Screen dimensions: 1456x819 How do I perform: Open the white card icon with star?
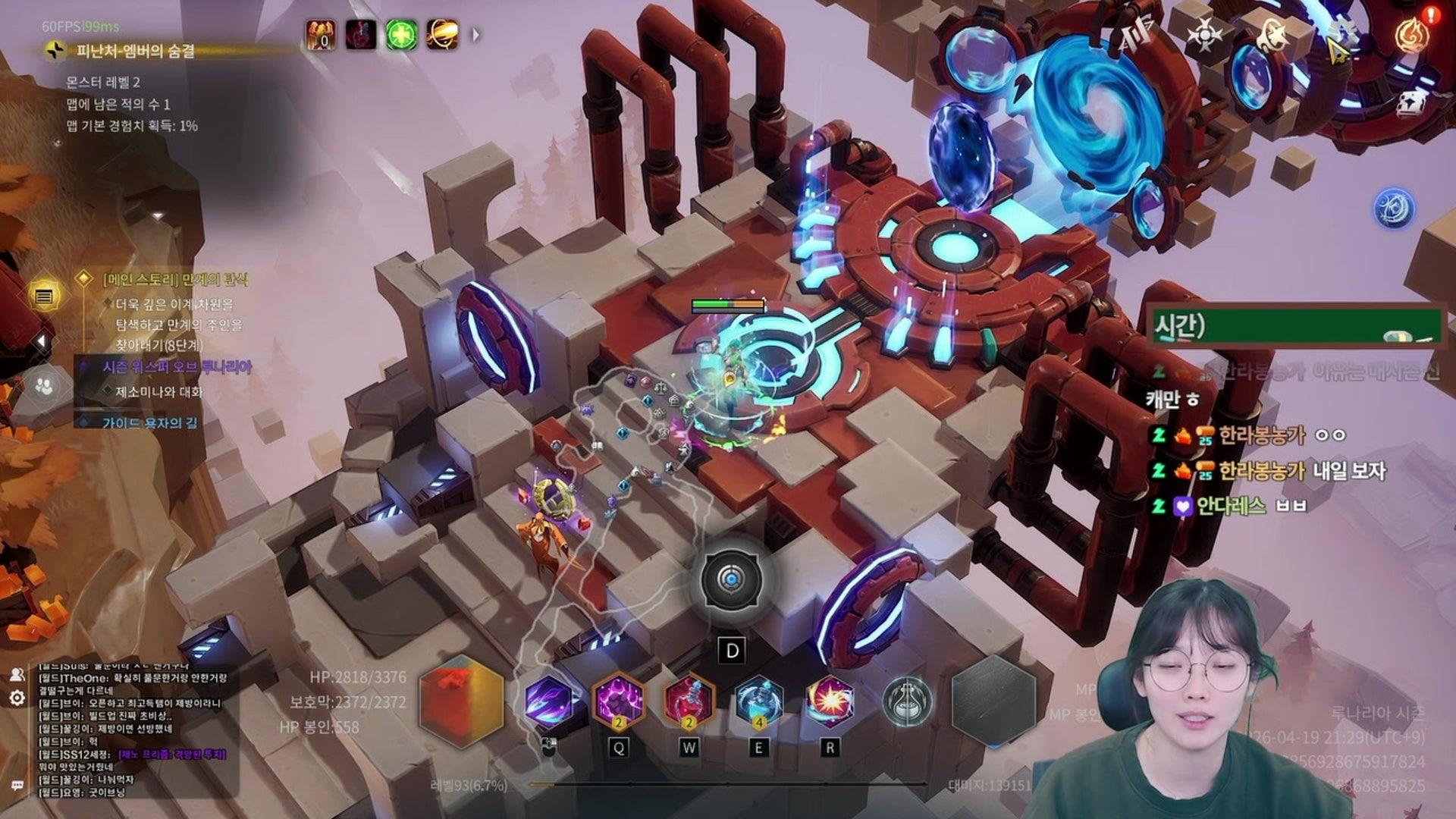point(1411,104)
